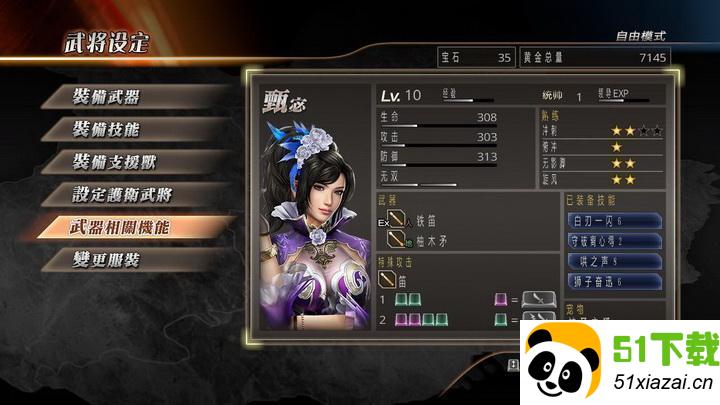Image resolution: width=720 pixels, height=405 pixels.
Task: Pick the 狮子奋迅 equipped skill
Action: [x=610, y=282]
